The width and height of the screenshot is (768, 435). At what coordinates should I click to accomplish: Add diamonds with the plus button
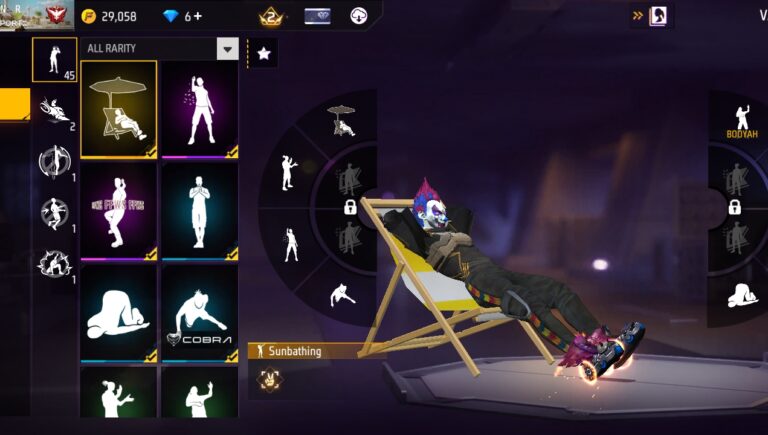coord(197,16)
